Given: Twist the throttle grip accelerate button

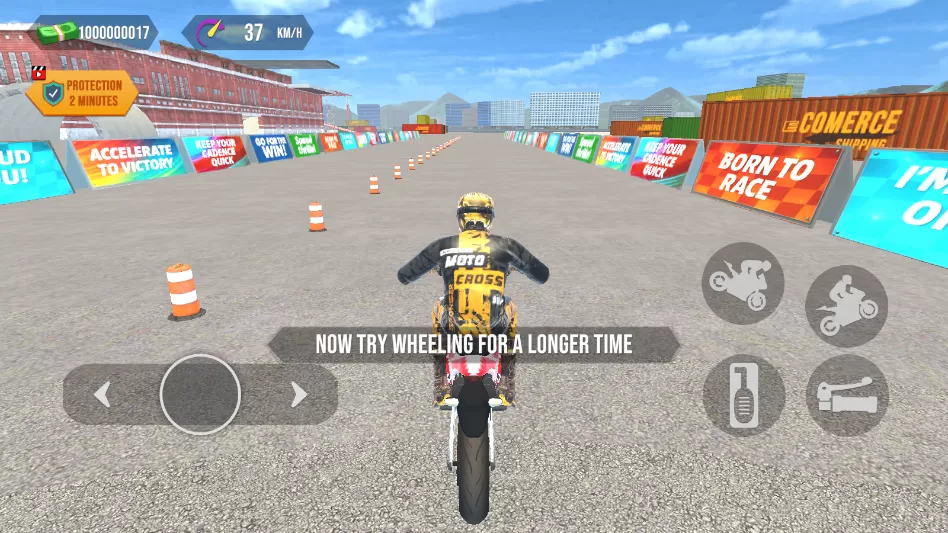Looking at the screenshot, I should pos(847,396).
